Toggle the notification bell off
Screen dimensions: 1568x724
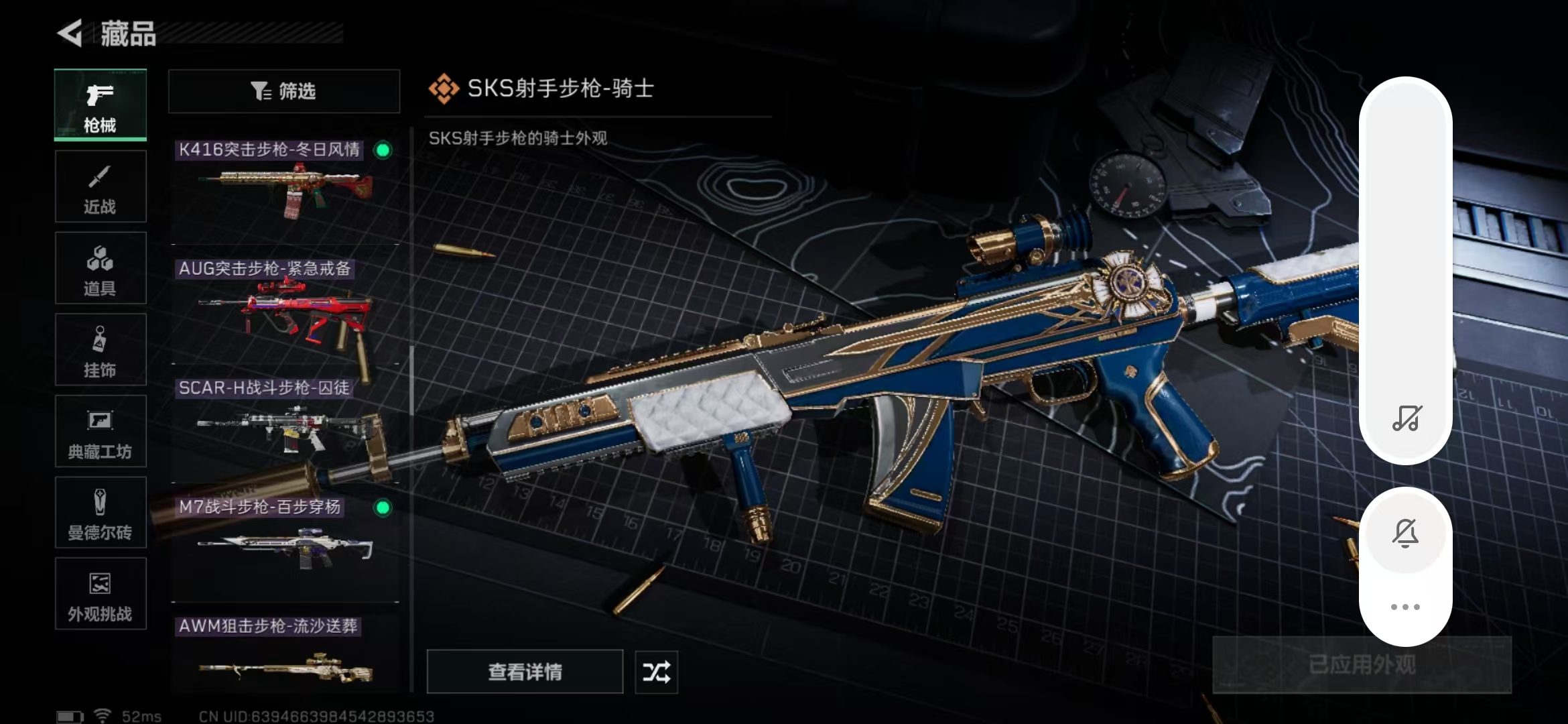tap(1406, 533)
